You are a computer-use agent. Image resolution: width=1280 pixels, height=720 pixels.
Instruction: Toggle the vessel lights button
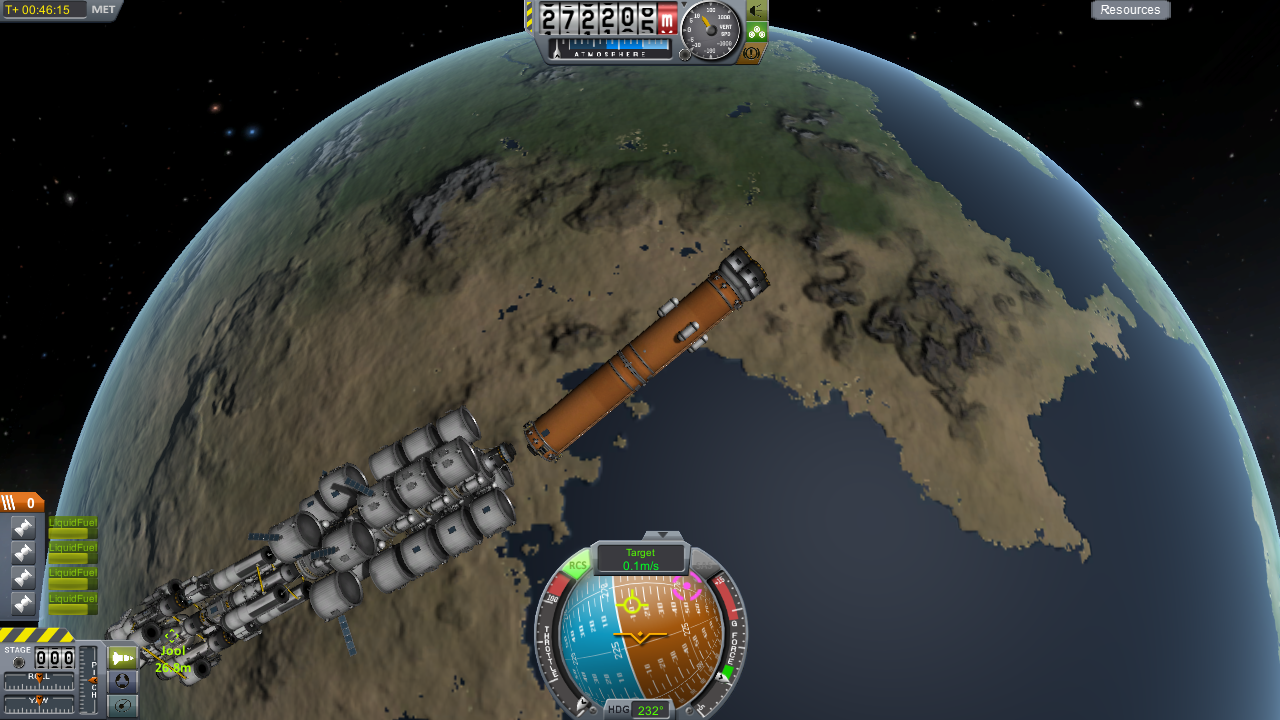[x=757, y=11]
